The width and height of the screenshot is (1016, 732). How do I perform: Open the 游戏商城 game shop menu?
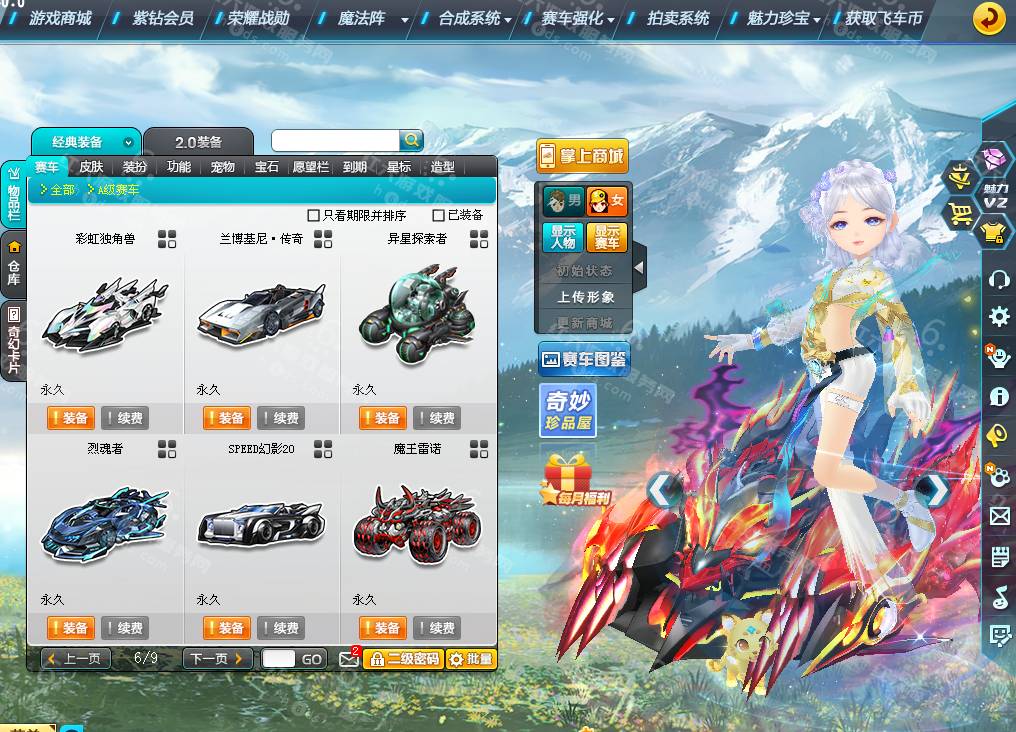click(x=60, y=18)
